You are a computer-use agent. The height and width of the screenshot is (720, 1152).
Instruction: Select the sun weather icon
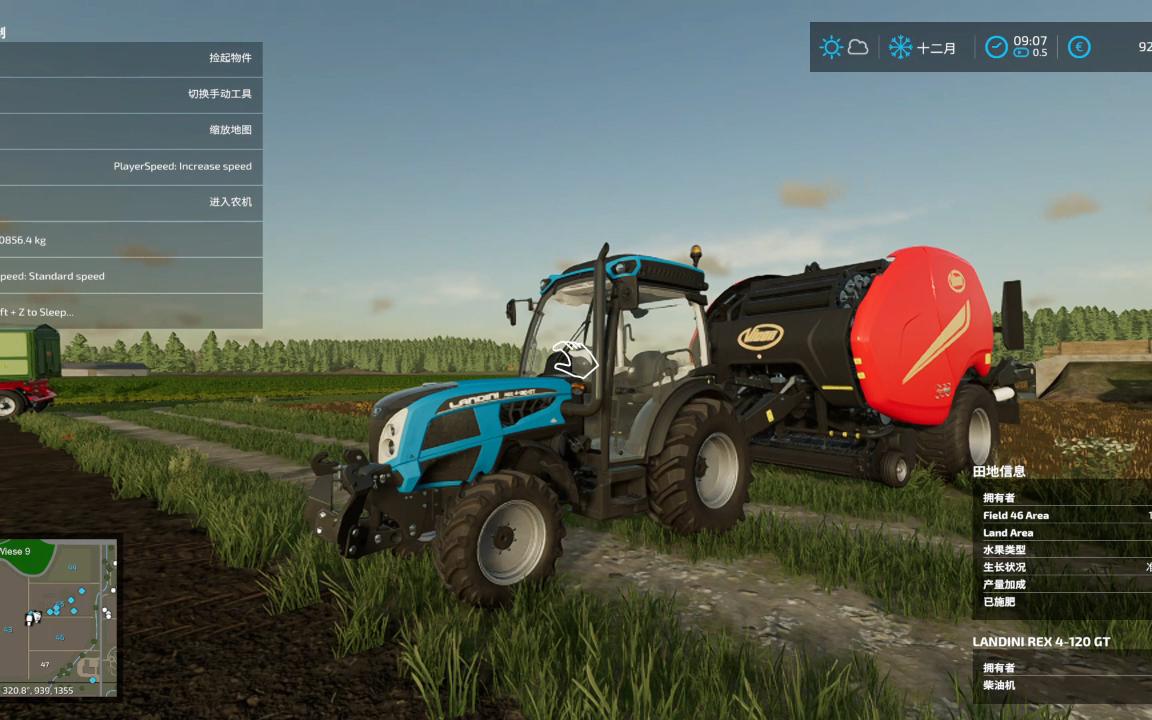[831, 47]
